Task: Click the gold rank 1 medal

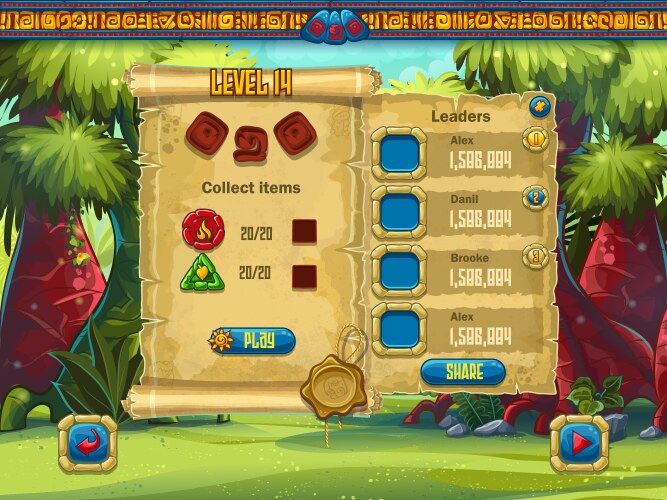Action: click(534, 140)
